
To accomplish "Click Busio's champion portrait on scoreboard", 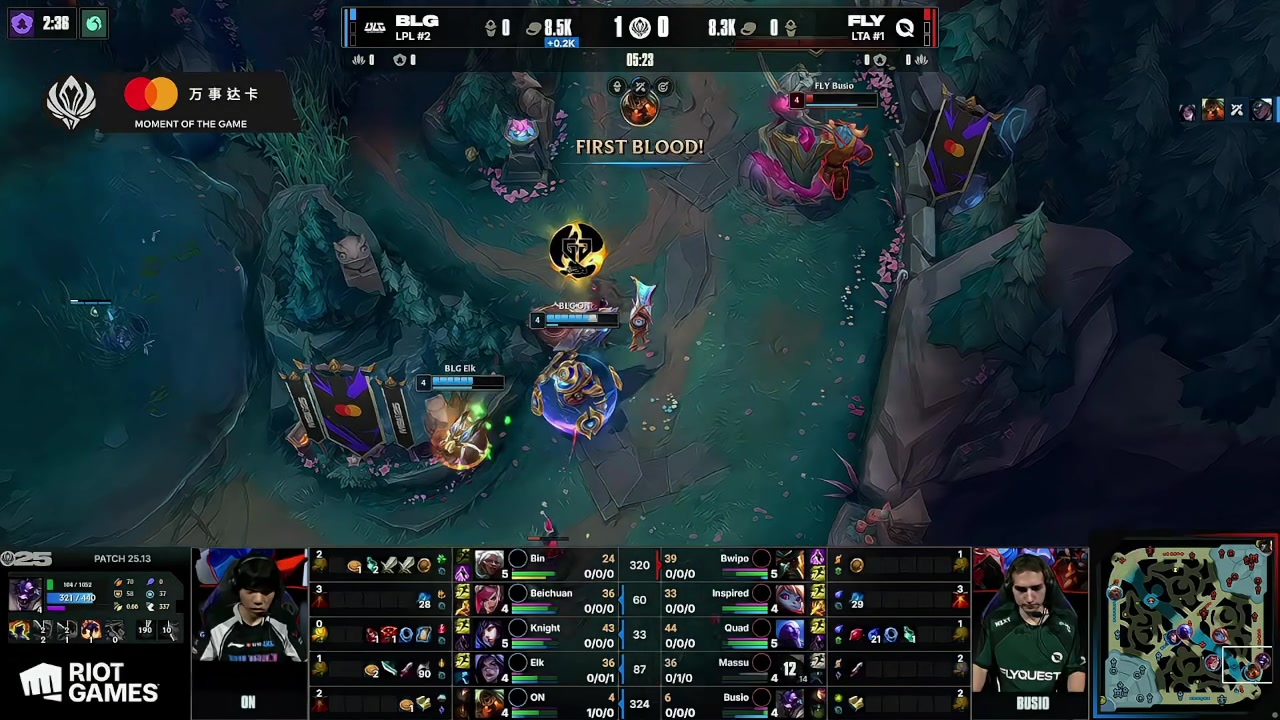I will click(789, 702).
